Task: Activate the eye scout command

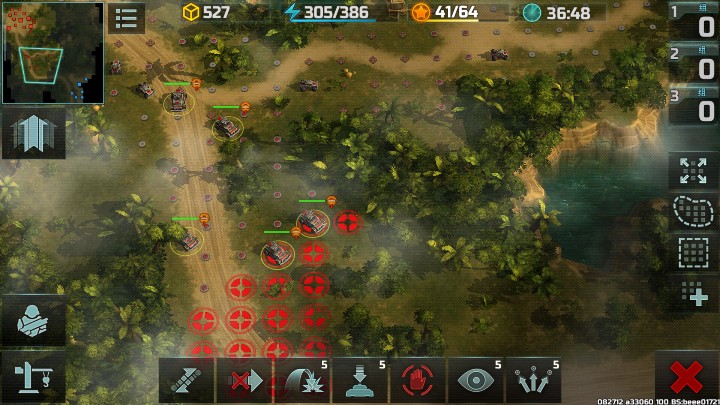Action: click(475, 381)
